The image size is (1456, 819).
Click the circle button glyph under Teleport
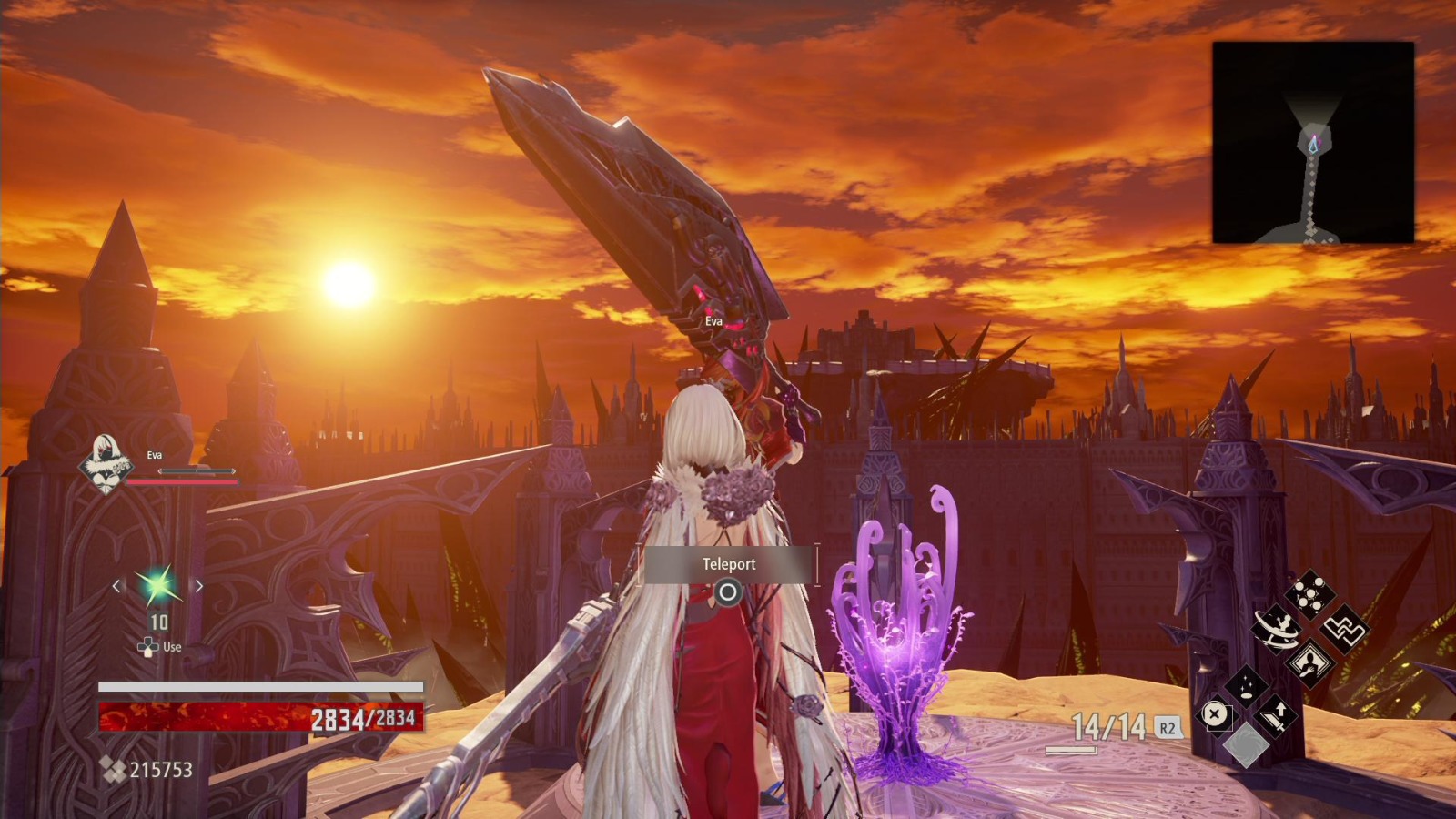(x=729, y=591)
